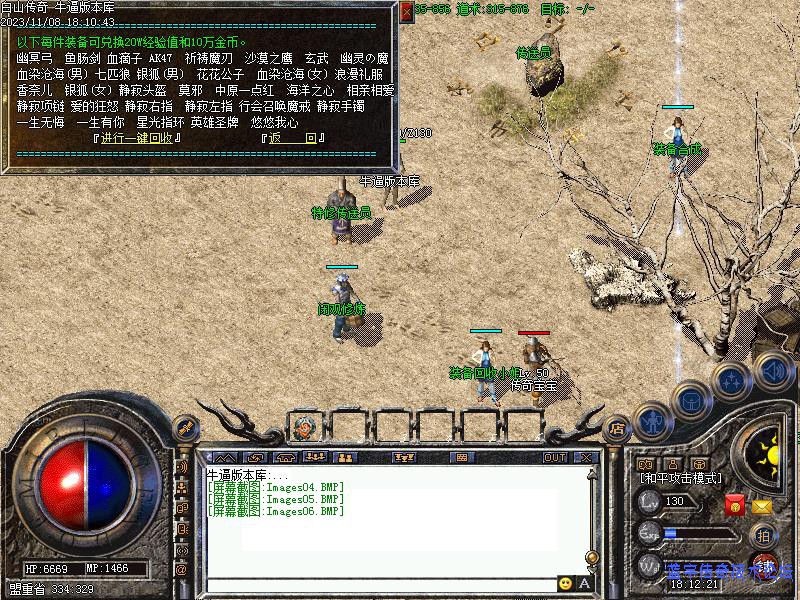This screenshot has width=800, height=600.
Task: Open the yellow mail envelope
Action: click(x=763, y=507)
